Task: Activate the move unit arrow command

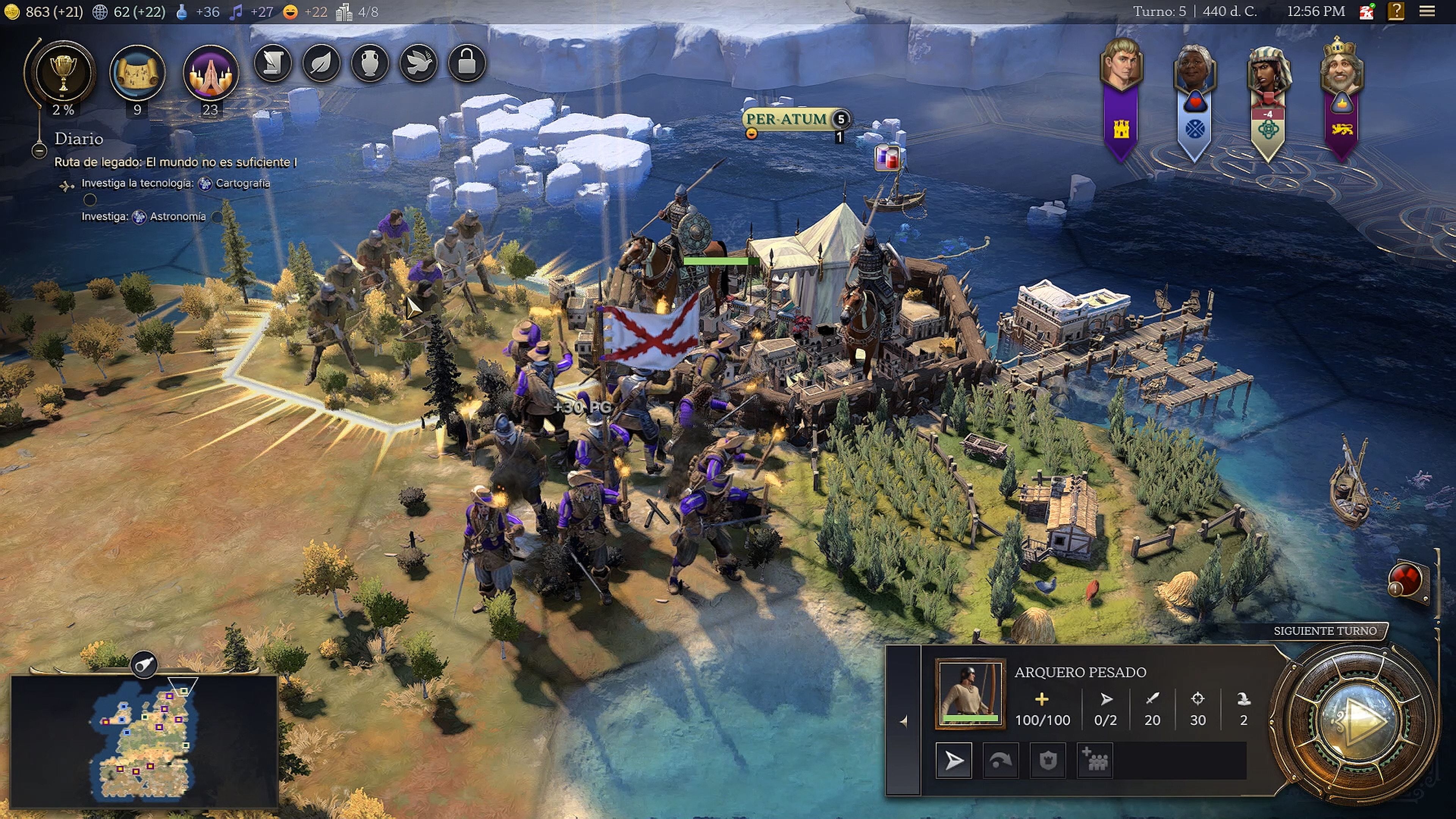Action: (954, 761)
